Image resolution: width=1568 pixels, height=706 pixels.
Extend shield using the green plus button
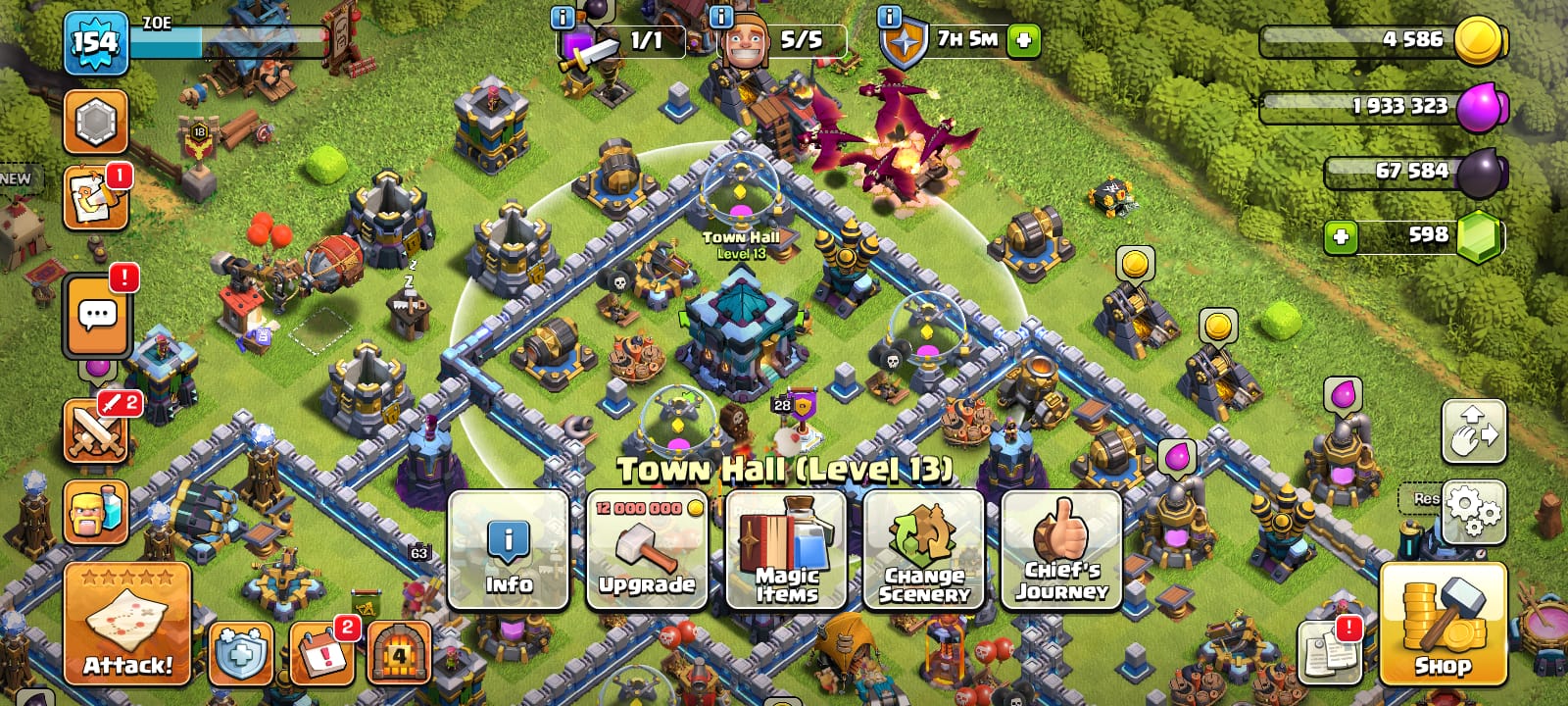point(1023,41)
